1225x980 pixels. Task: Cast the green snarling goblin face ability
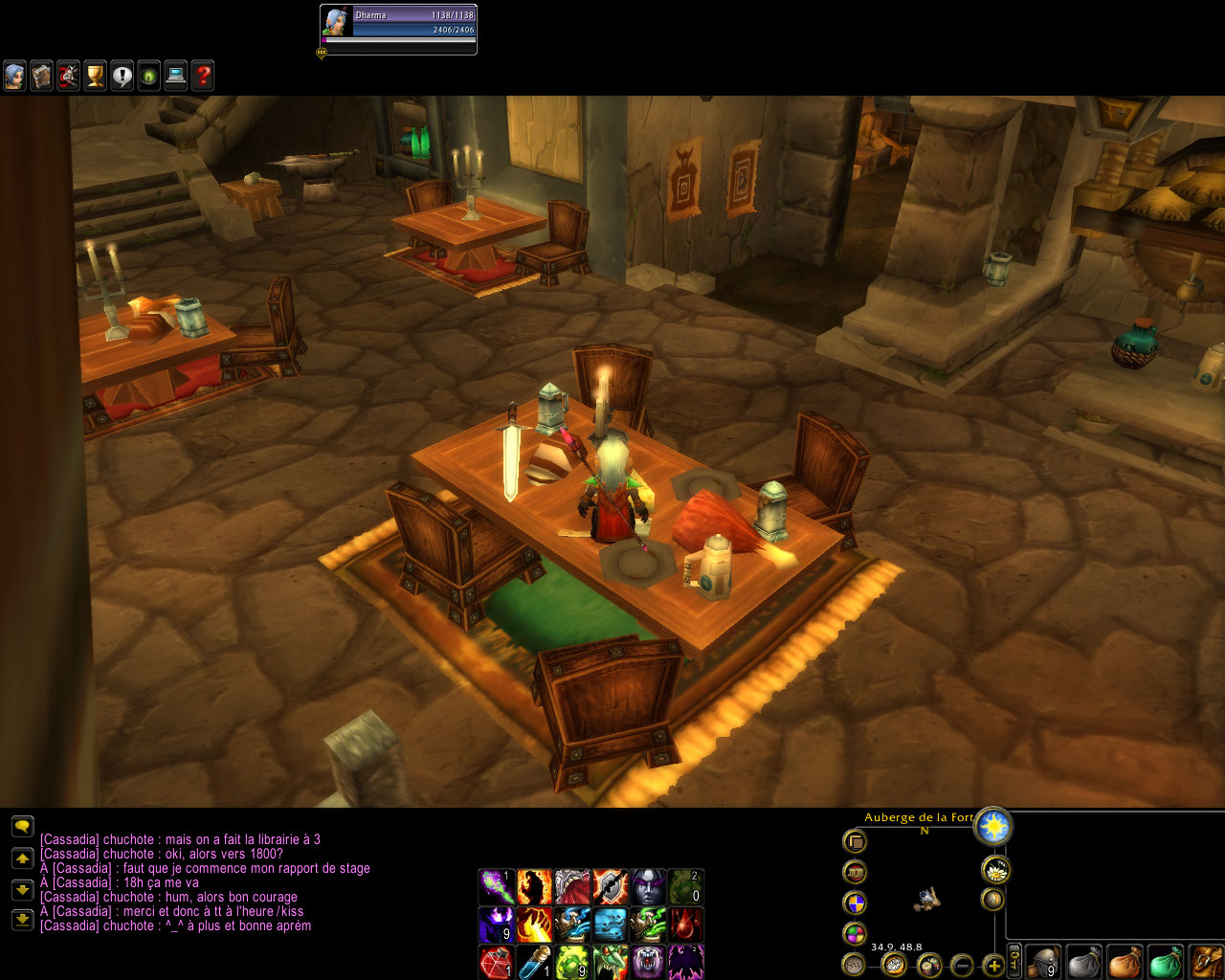click(610, 962)
